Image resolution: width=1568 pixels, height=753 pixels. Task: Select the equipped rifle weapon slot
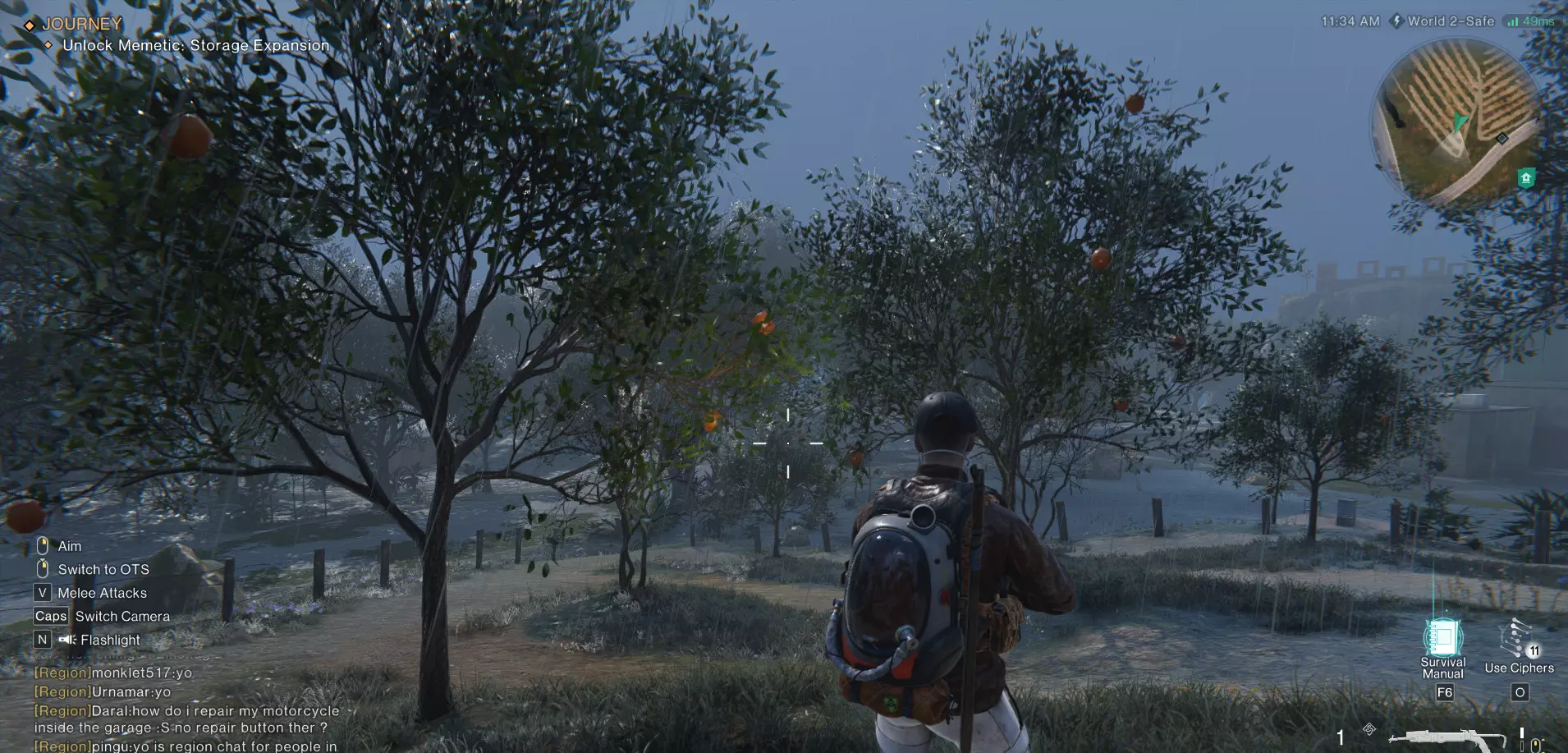click(1447, 738)
